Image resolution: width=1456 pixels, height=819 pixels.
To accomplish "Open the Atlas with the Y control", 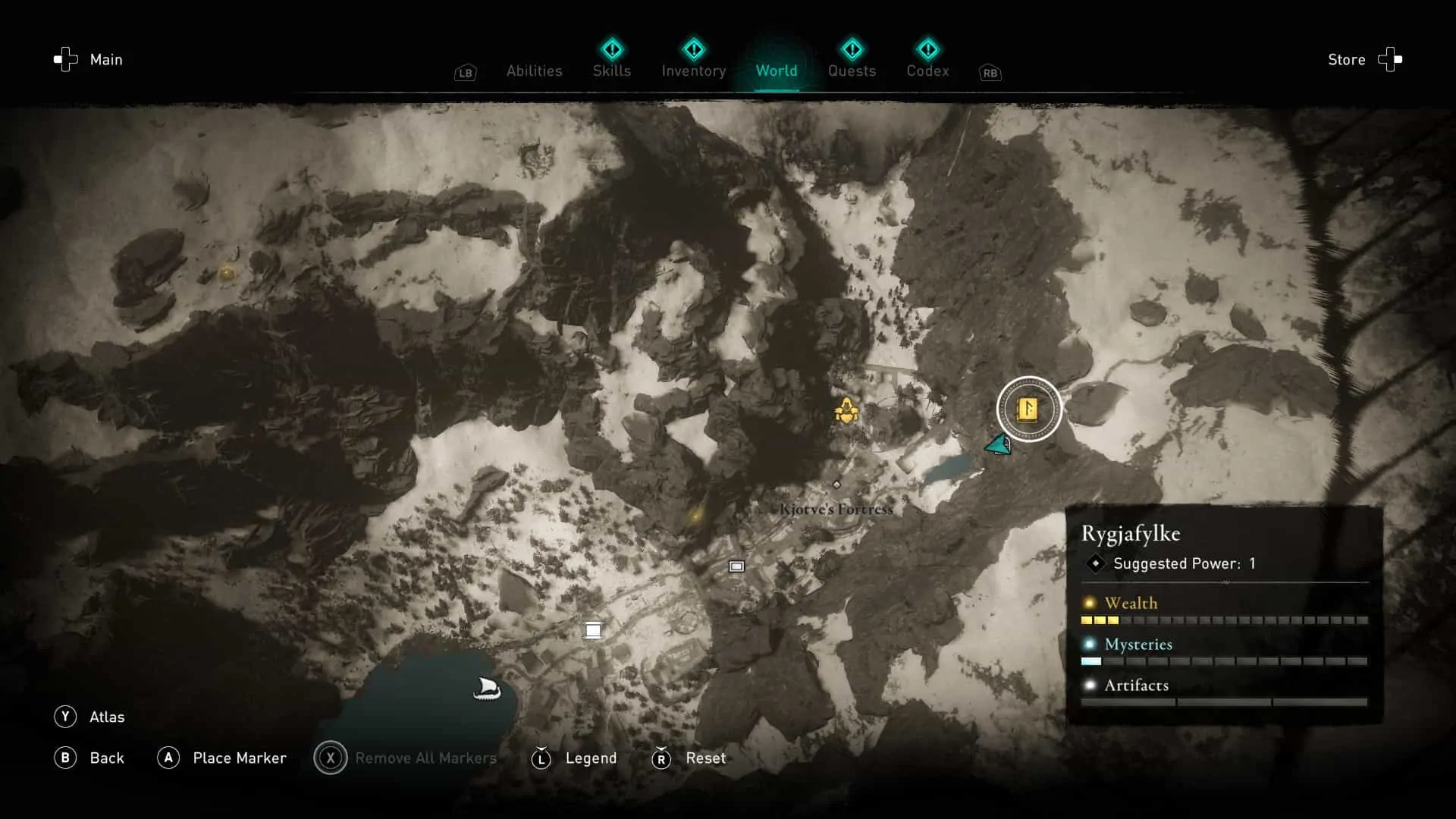I will coord(67,717).
